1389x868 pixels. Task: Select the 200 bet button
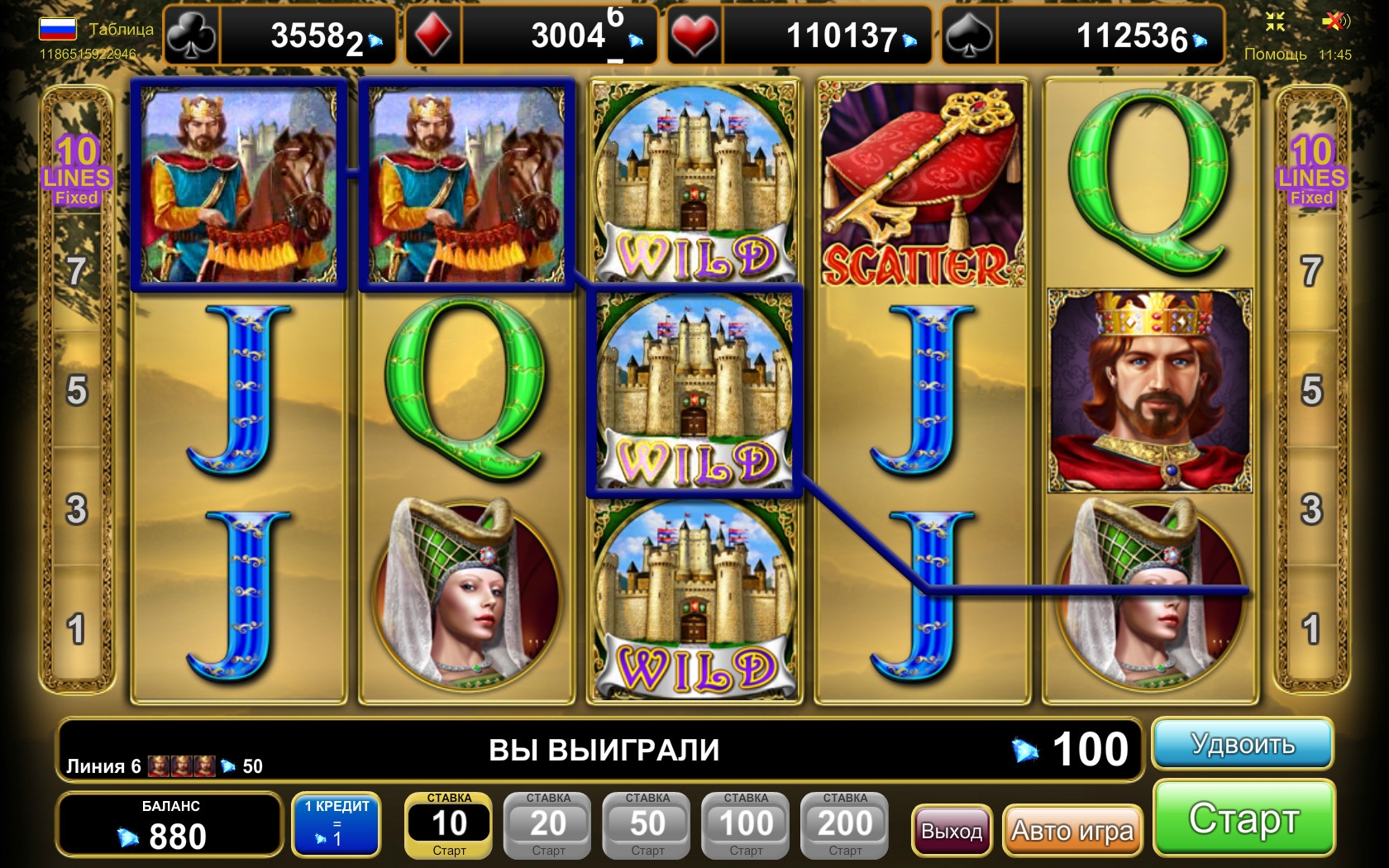845,825
